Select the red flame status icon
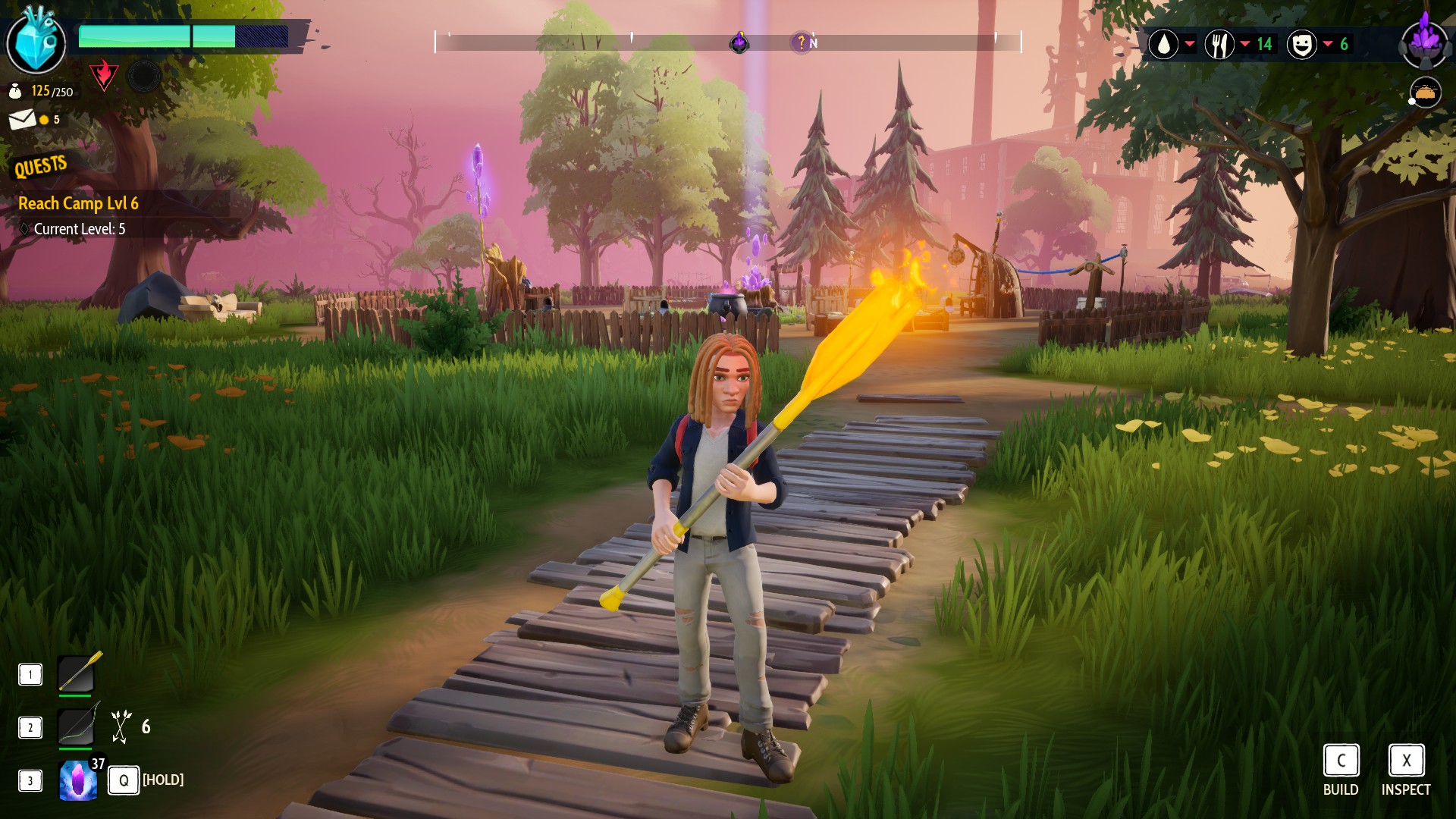This screenshot has height=819, width=1456. click(x=103, y=75)
